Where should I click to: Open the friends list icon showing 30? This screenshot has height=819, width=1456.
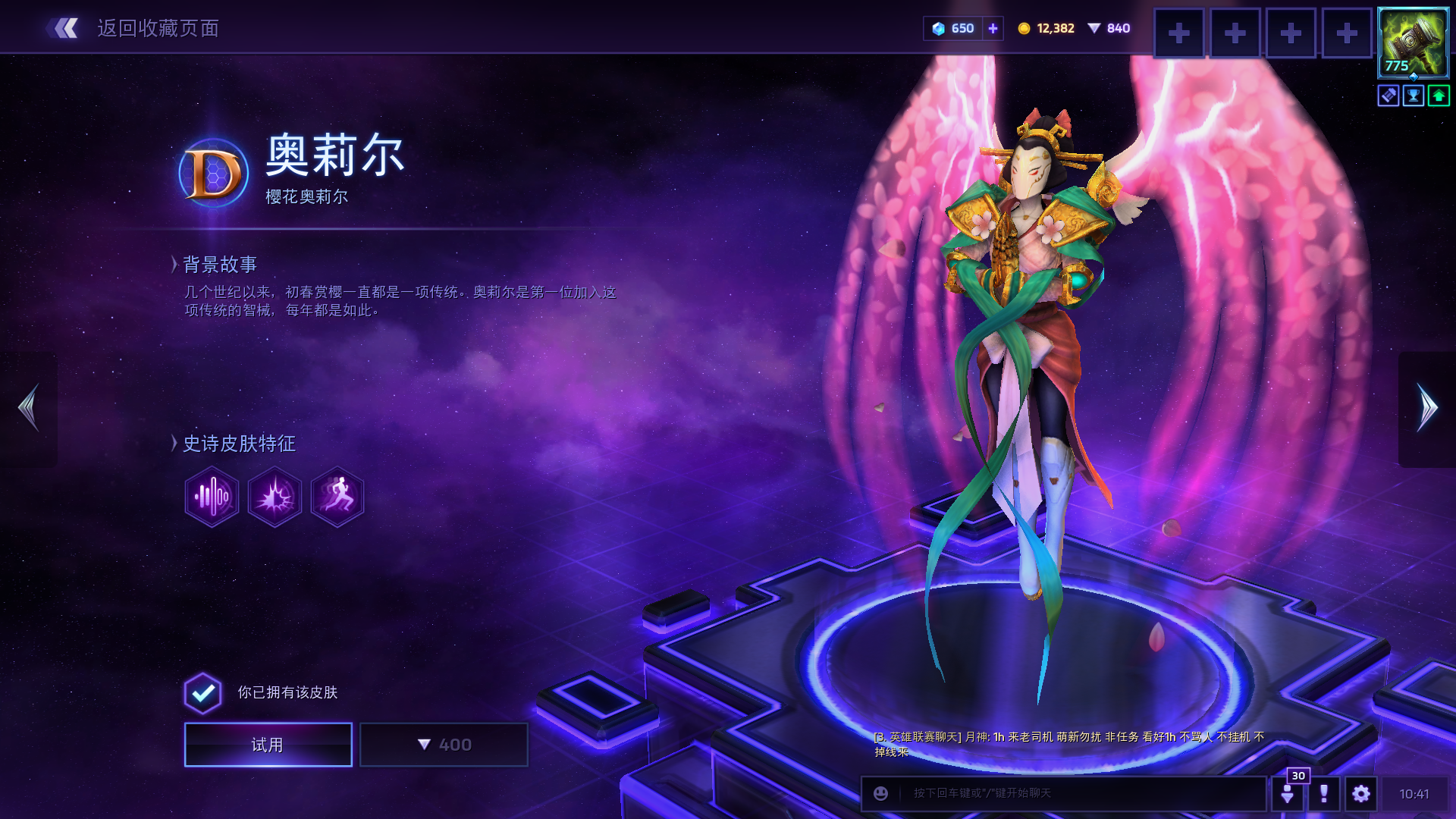[x=1288, y=793]
